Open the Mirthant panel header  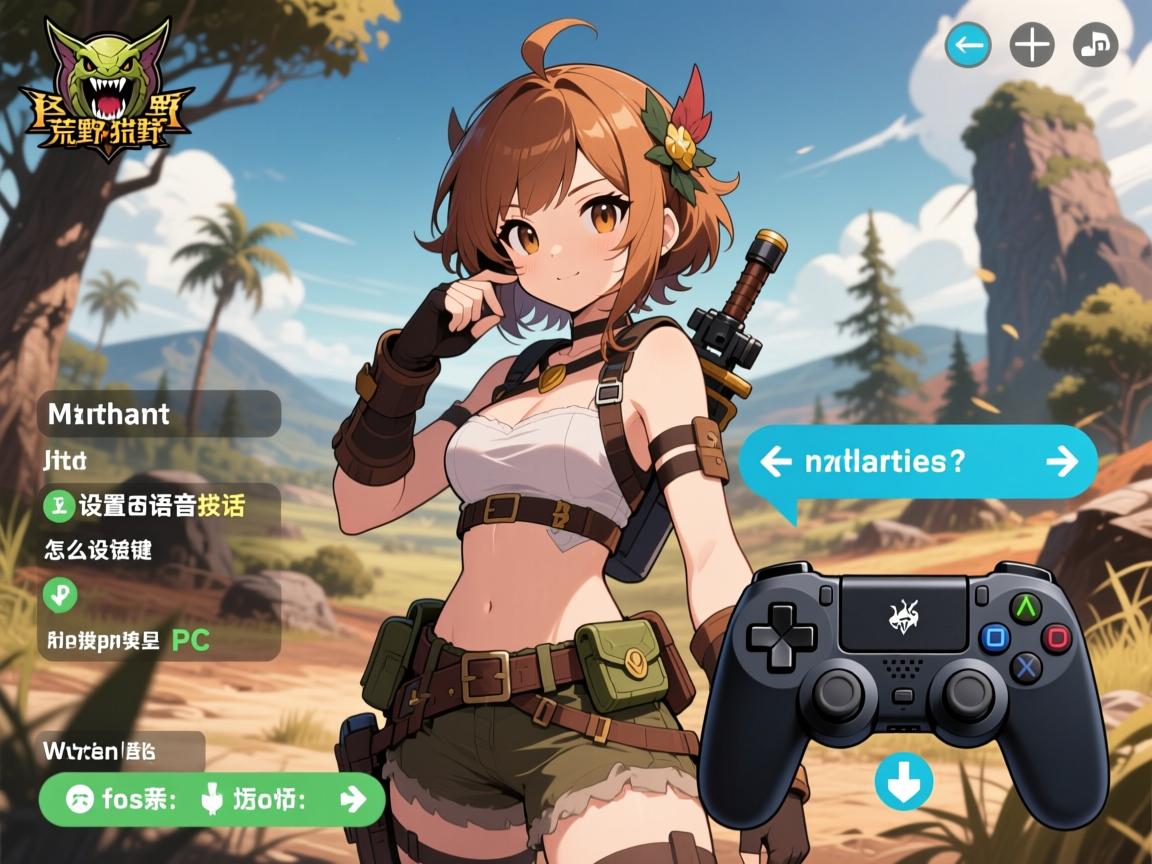tap(159, 413)
